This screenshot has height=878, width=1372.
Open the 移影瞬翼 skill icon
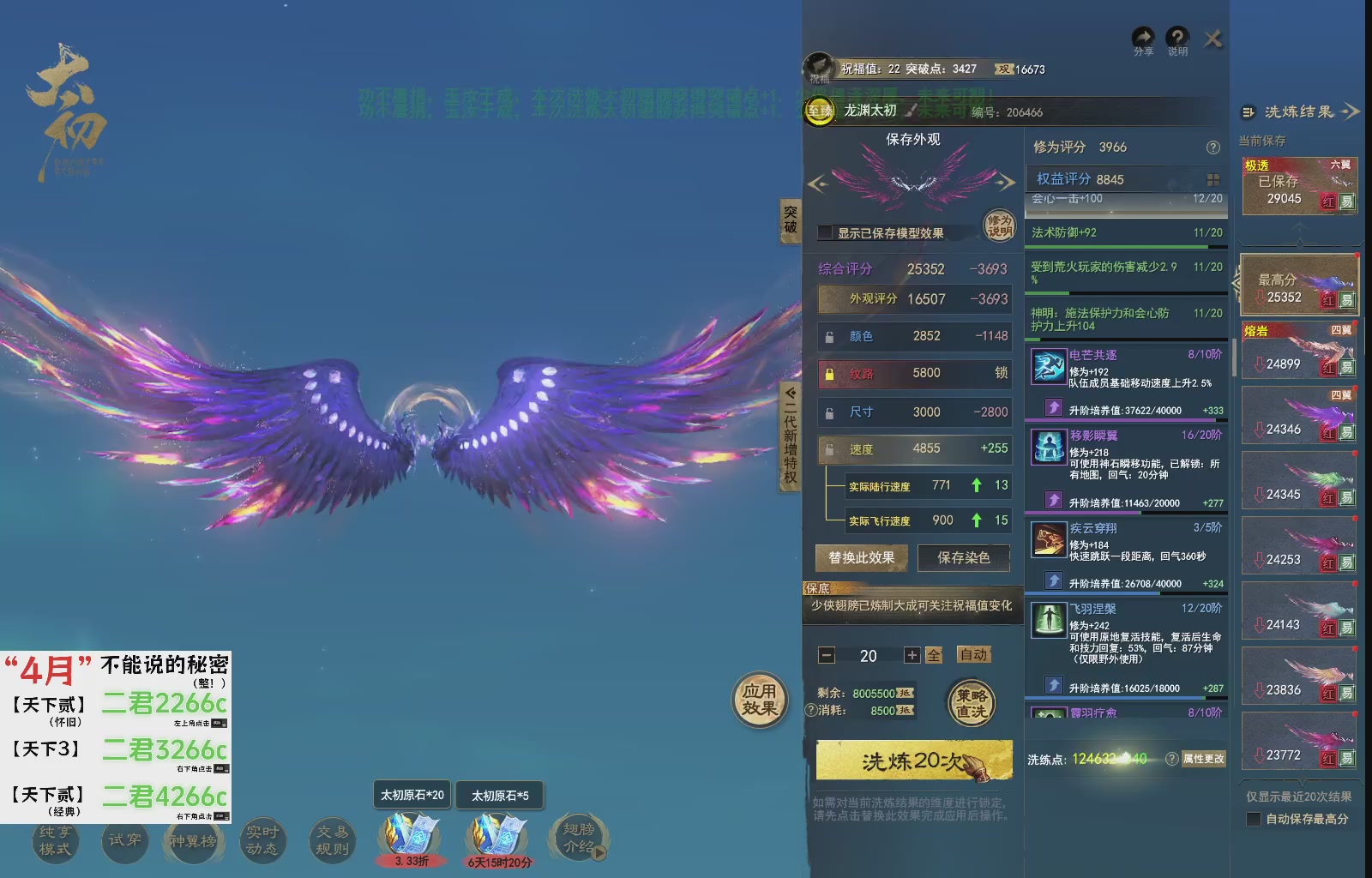click(x=1048, y=448)
